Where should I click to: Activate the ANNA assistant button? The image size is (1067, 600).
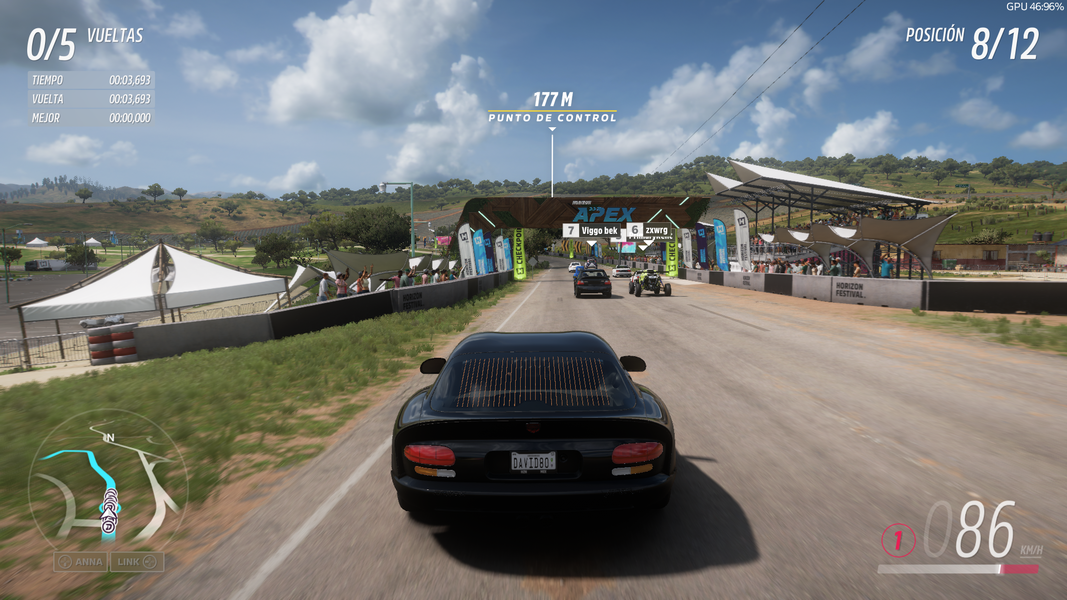point(81,562)
